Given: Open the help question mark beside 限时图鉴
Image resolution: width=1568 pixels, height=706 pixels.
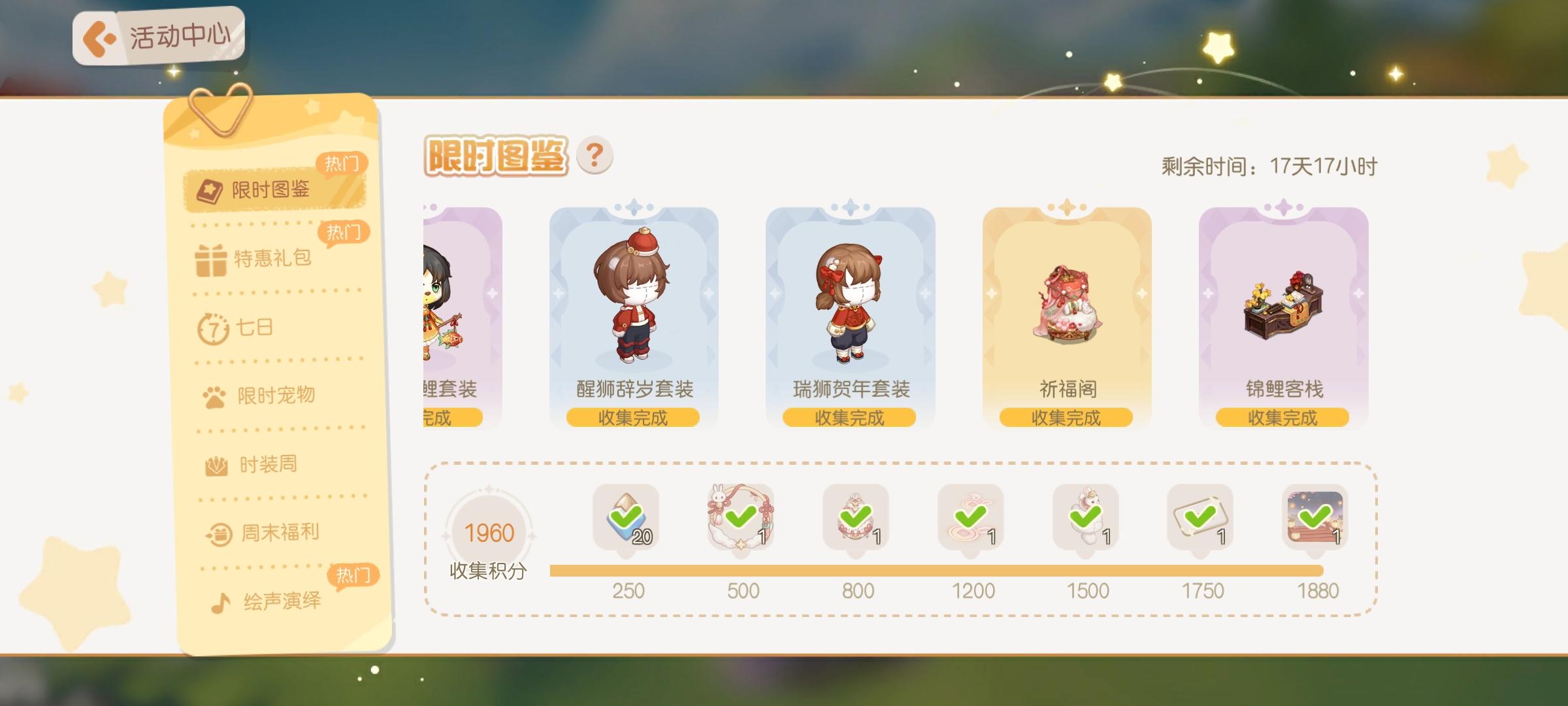Looking at the screenshot, I should point(595,153).
